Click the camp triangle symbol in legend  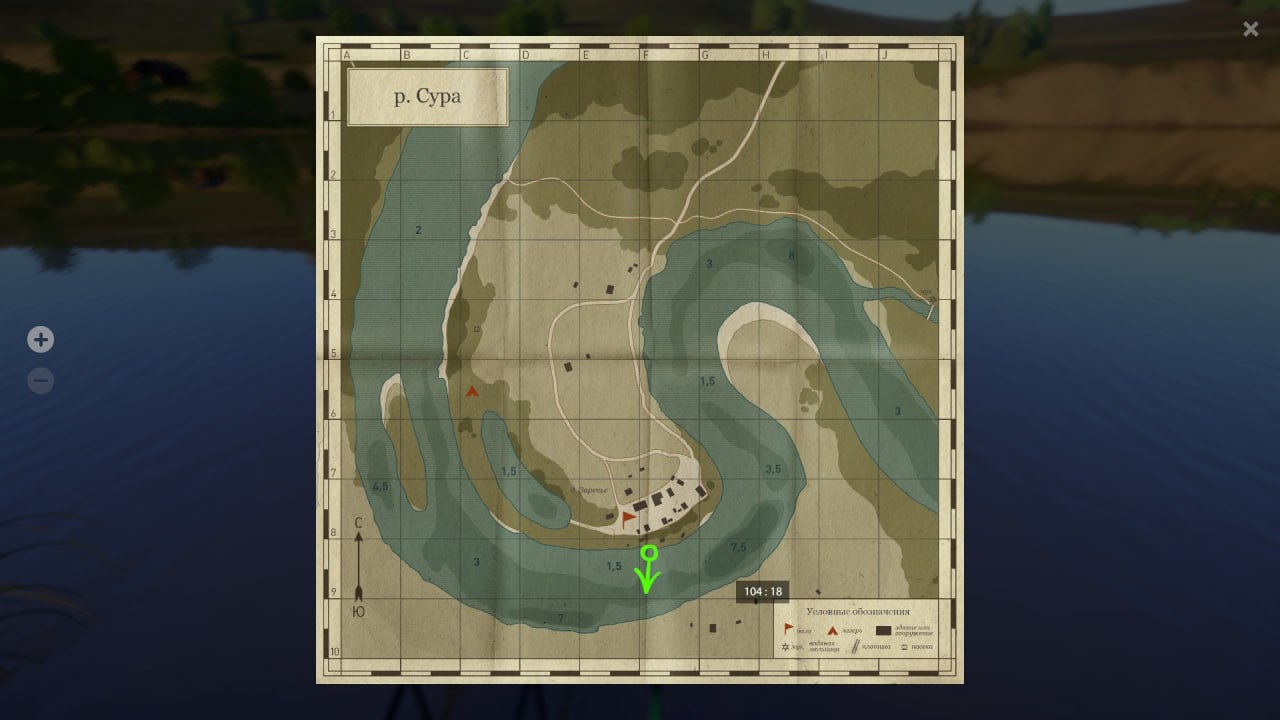click(834, 631)
